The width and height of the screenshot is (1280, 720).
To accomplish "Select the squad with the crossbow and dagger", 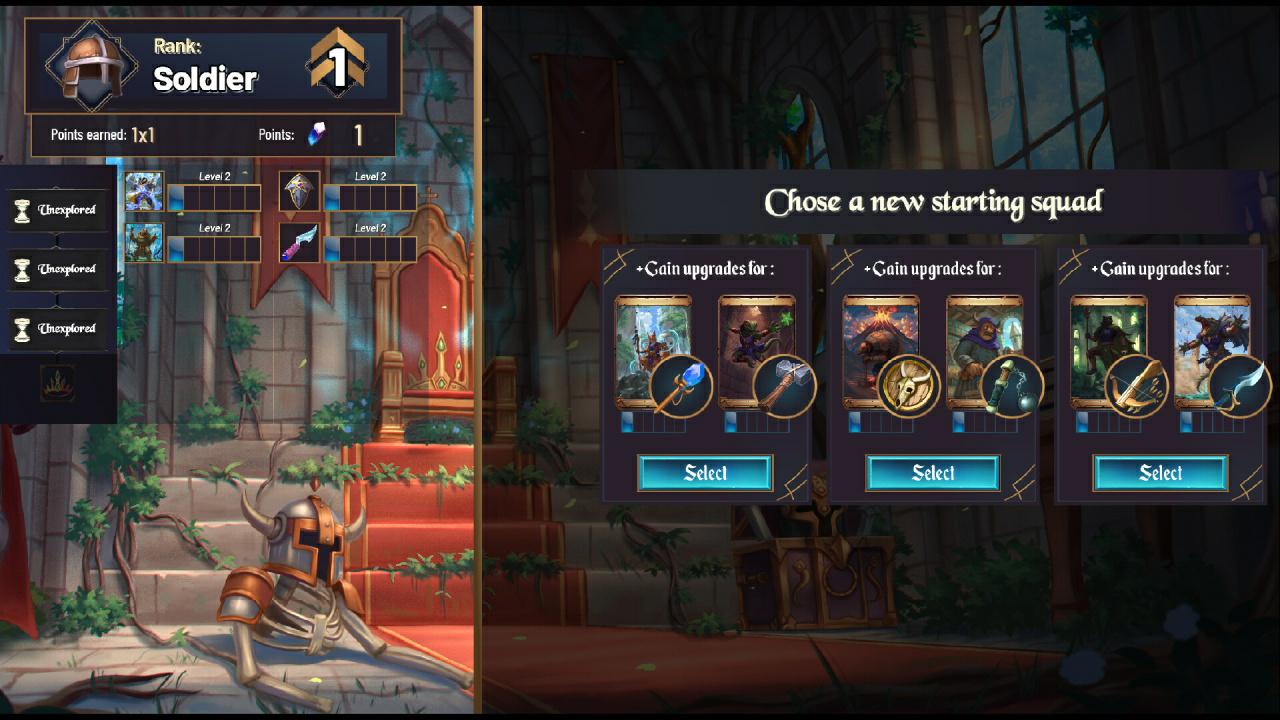I will click(x=1160, y=473).
